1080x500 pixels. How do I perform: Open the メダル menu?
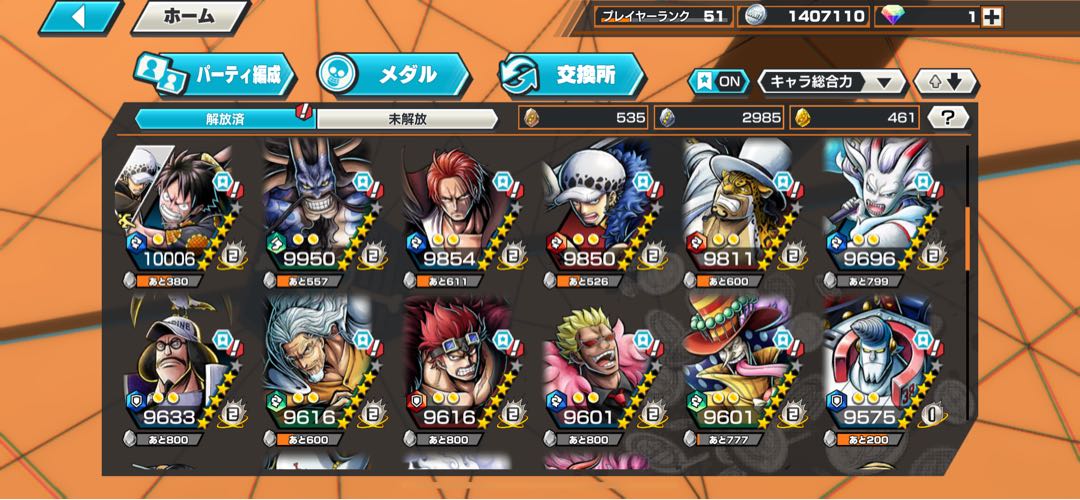coord(394,75)
